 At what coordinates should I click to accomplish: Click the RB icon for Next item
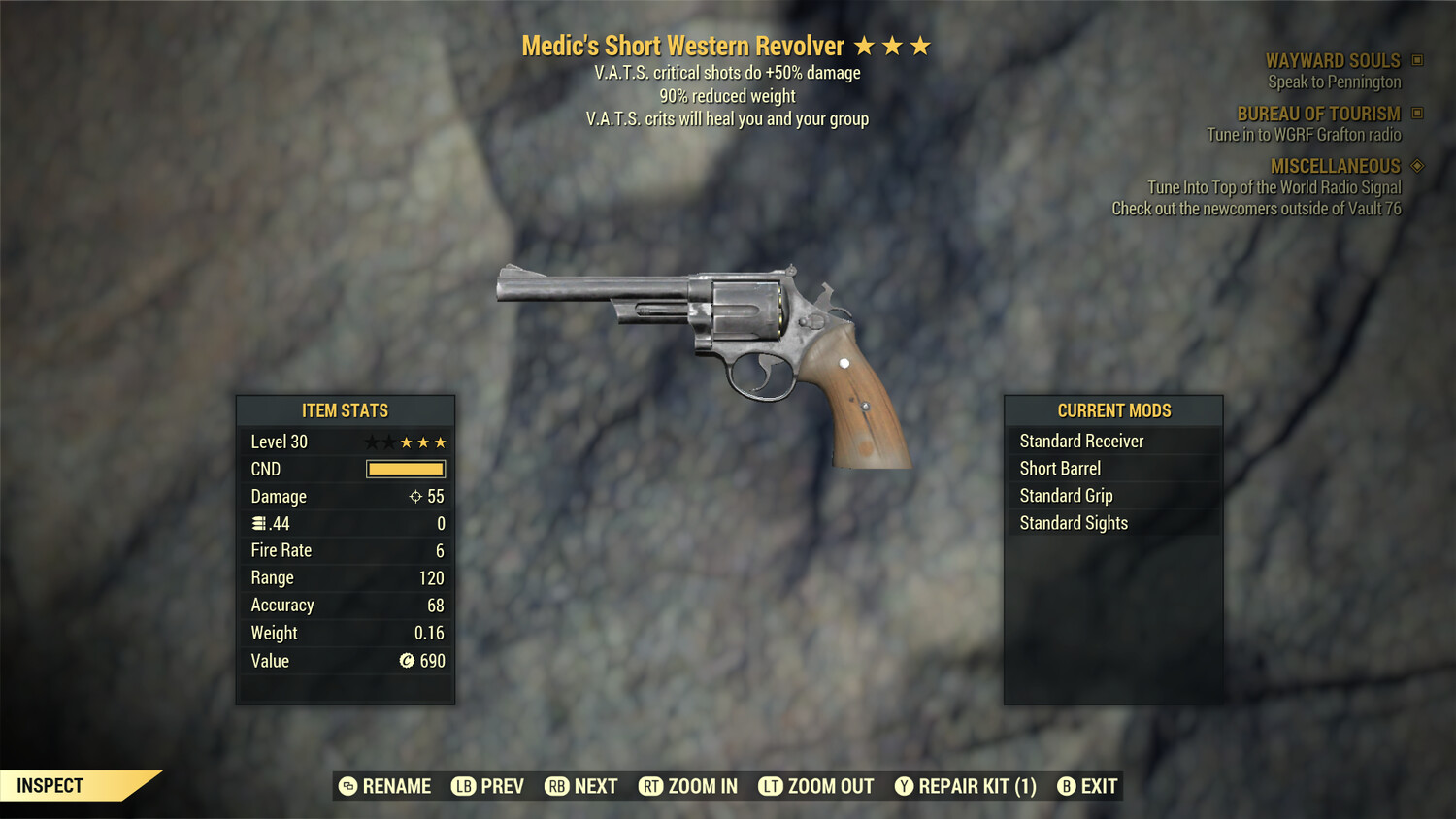tap(555, 786)
